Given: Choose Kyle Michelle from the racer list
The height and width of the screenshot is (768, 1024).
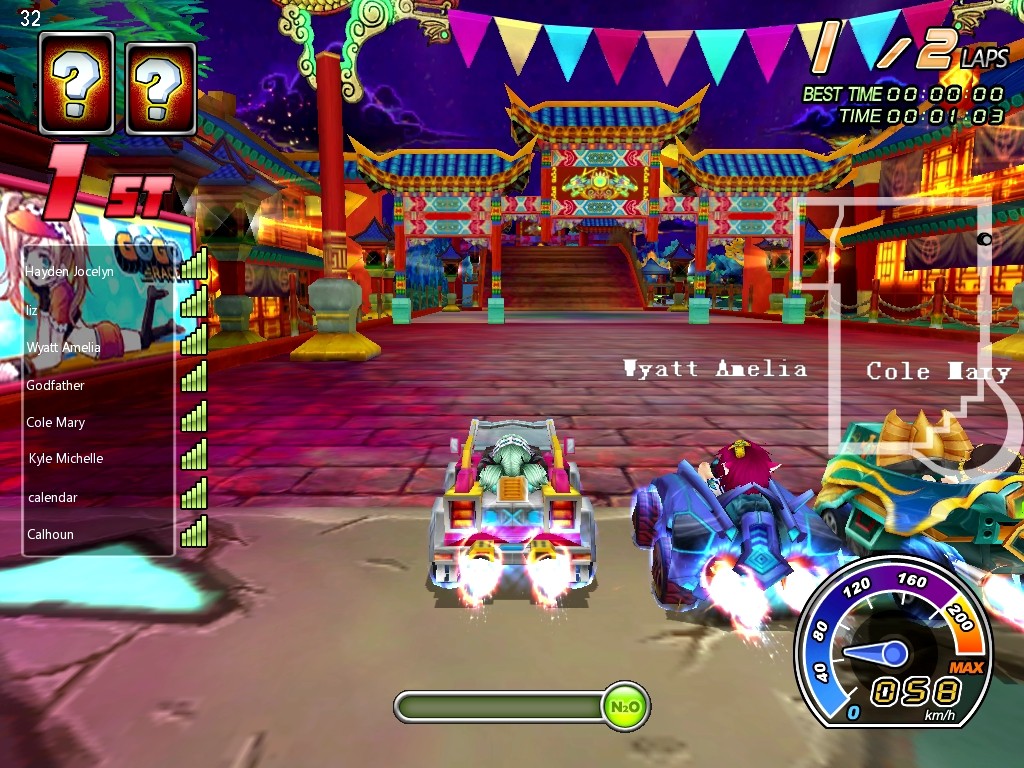Looking at the screenshot, I should (x=65, y=458).
